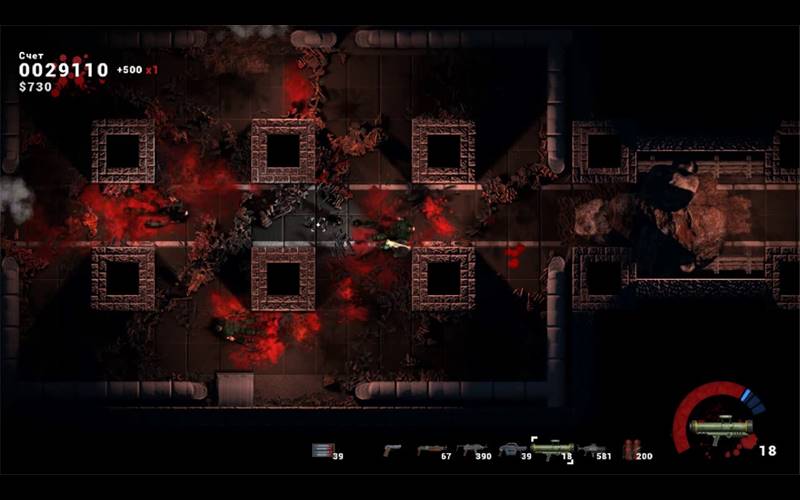The image size is (800, 500).
Task: Switch to the minigun with 581 rounds
Action: (592, 450)
